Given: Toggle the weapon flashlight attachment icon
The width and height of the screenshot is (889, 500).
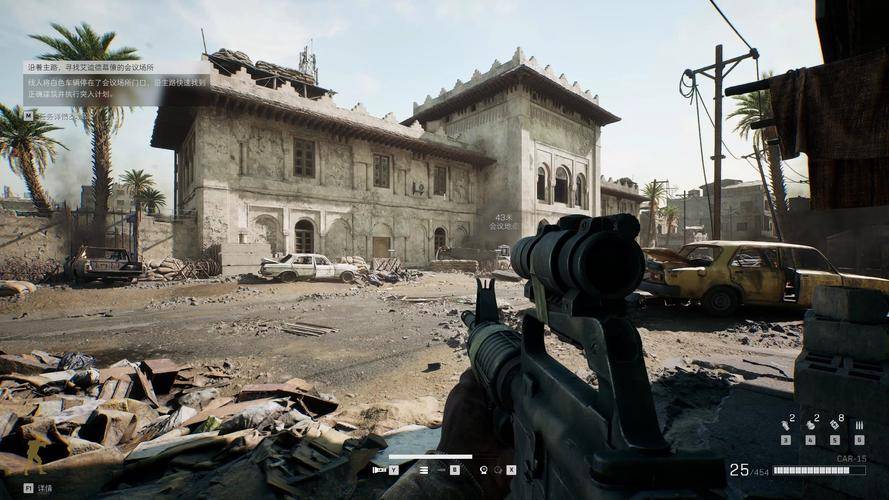Looking at the screenshot, I should [x=379, y=469].
